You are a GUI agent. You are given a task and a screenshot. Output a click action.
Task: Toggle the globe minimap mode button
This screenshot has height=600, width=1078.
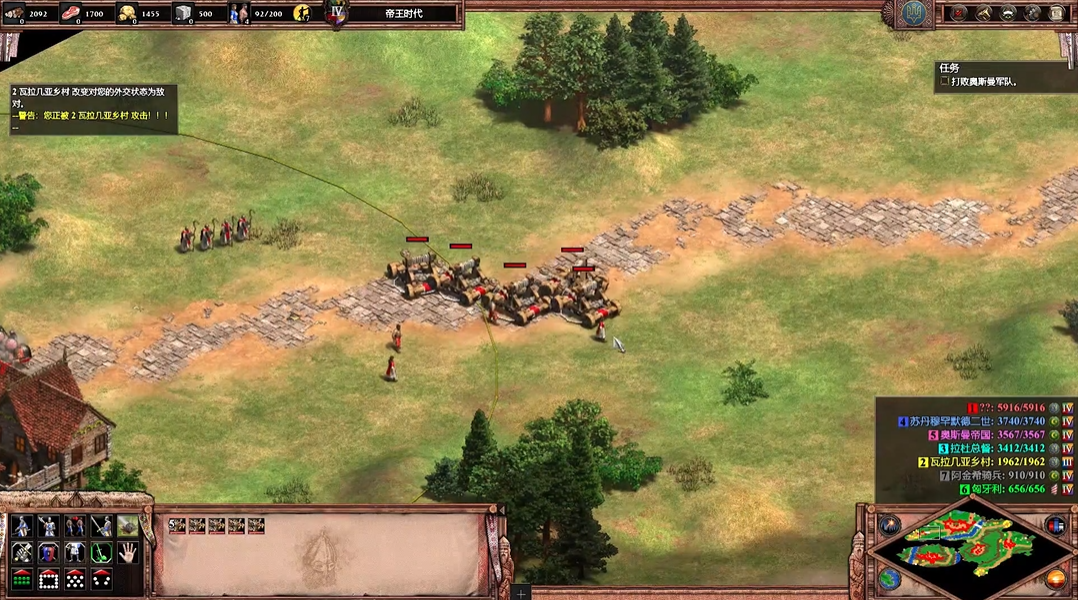point(890,578)
